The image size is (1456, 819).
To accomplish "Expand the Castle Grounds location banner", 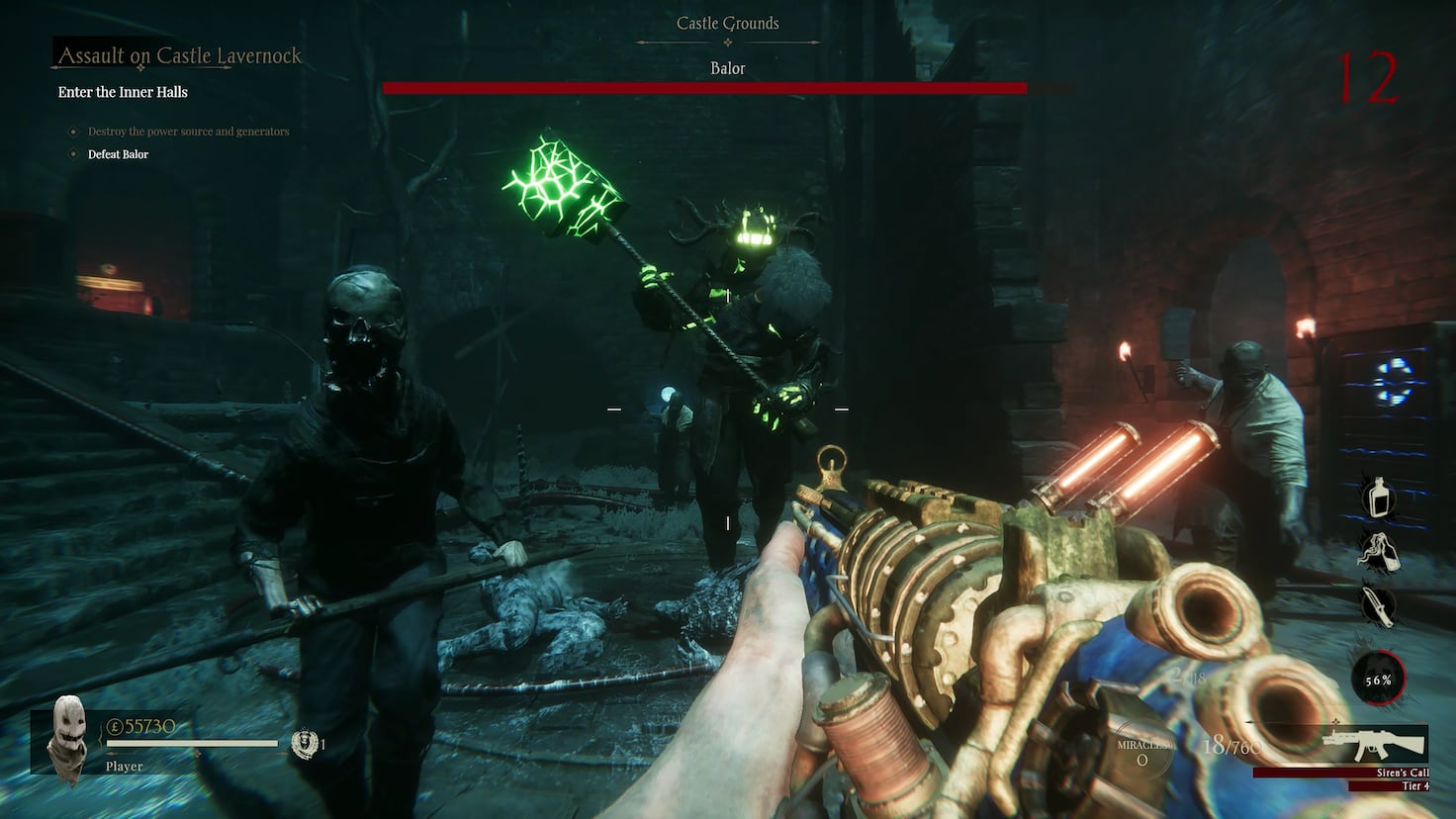I will pos(727,23).
